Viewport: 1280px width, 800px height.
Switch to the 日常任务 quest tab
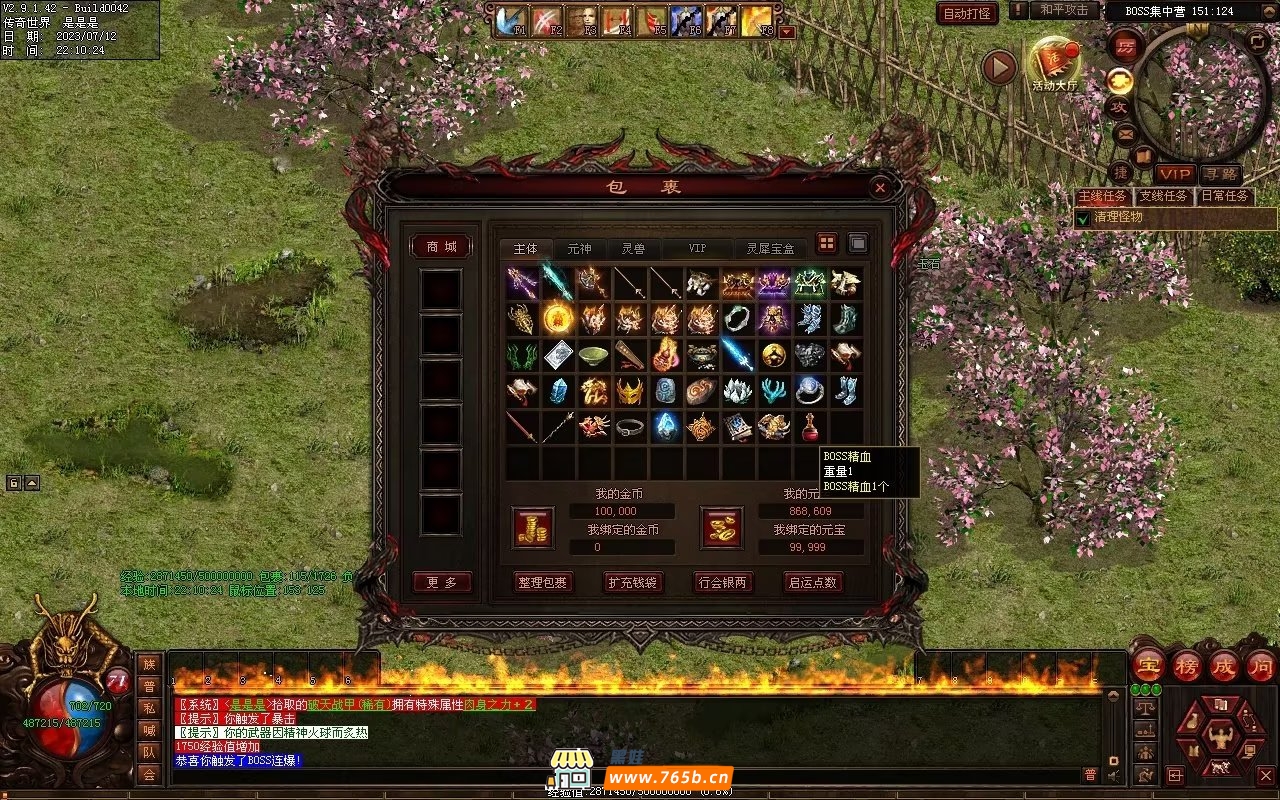click(x=1224, y=196)
